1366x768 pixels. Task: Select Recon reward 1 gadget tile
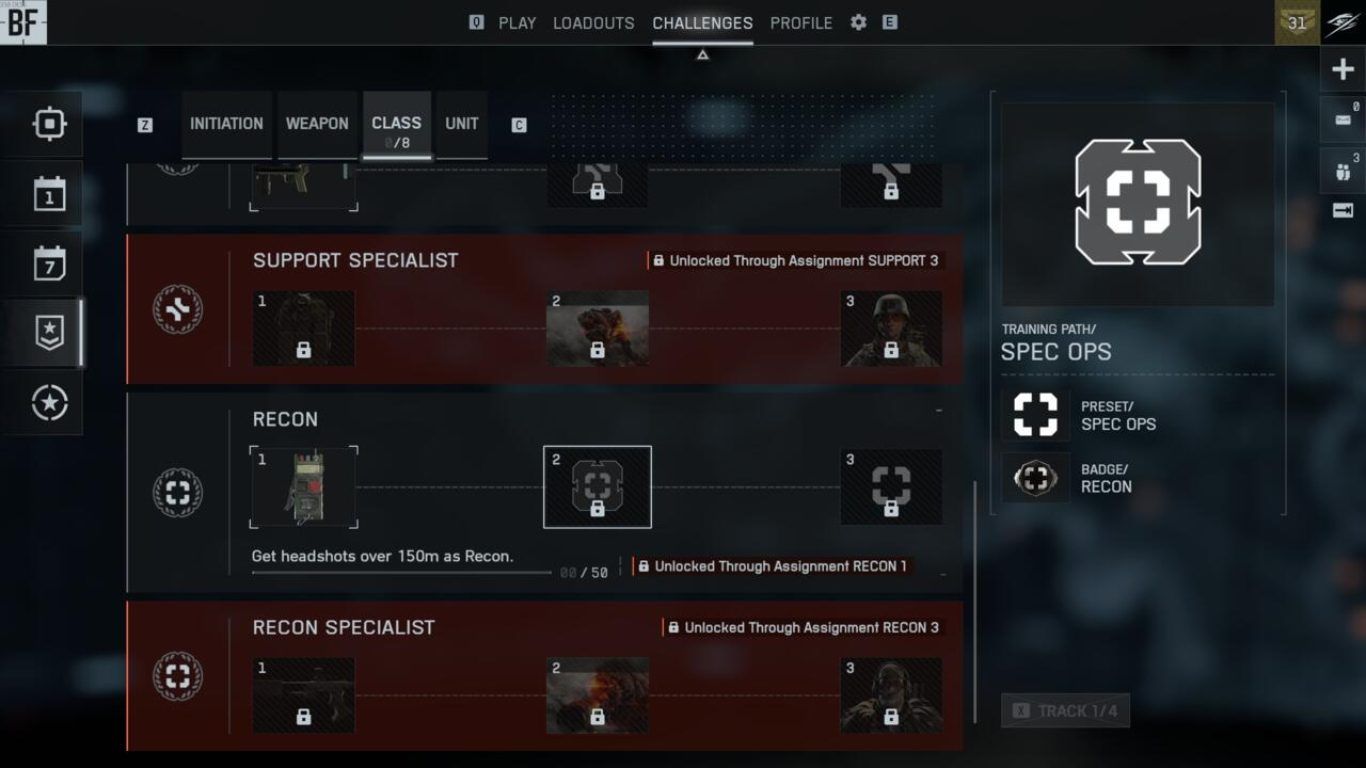(304, 487)
